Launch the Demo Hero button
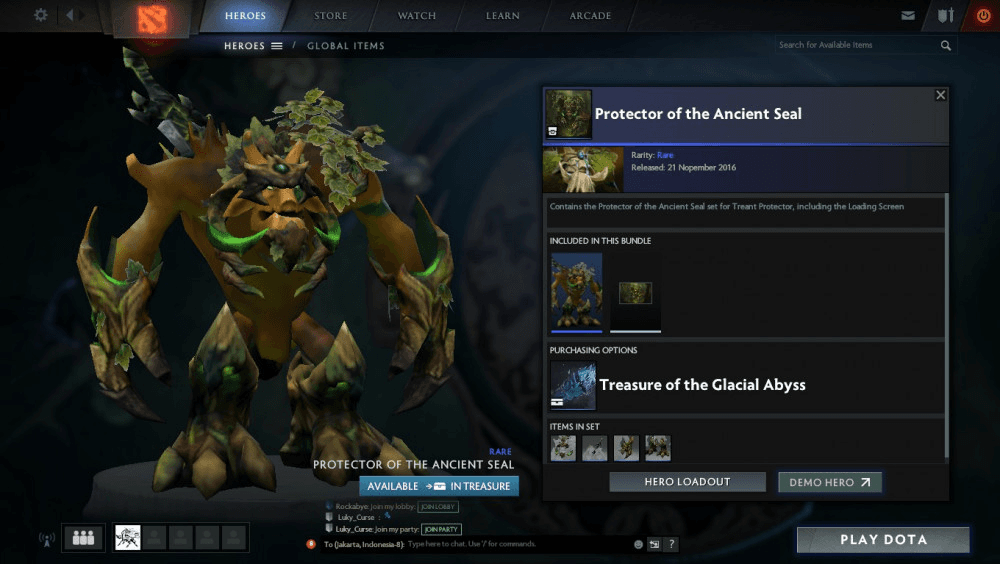Viewport: 1000px width, 564px height. pos(829,482)
